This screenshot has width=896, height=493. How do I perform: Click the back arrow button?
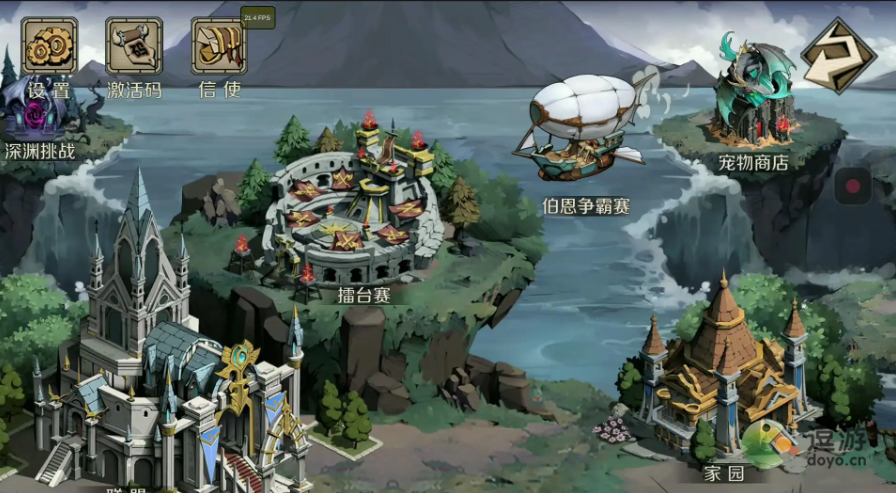coord(838,55)
